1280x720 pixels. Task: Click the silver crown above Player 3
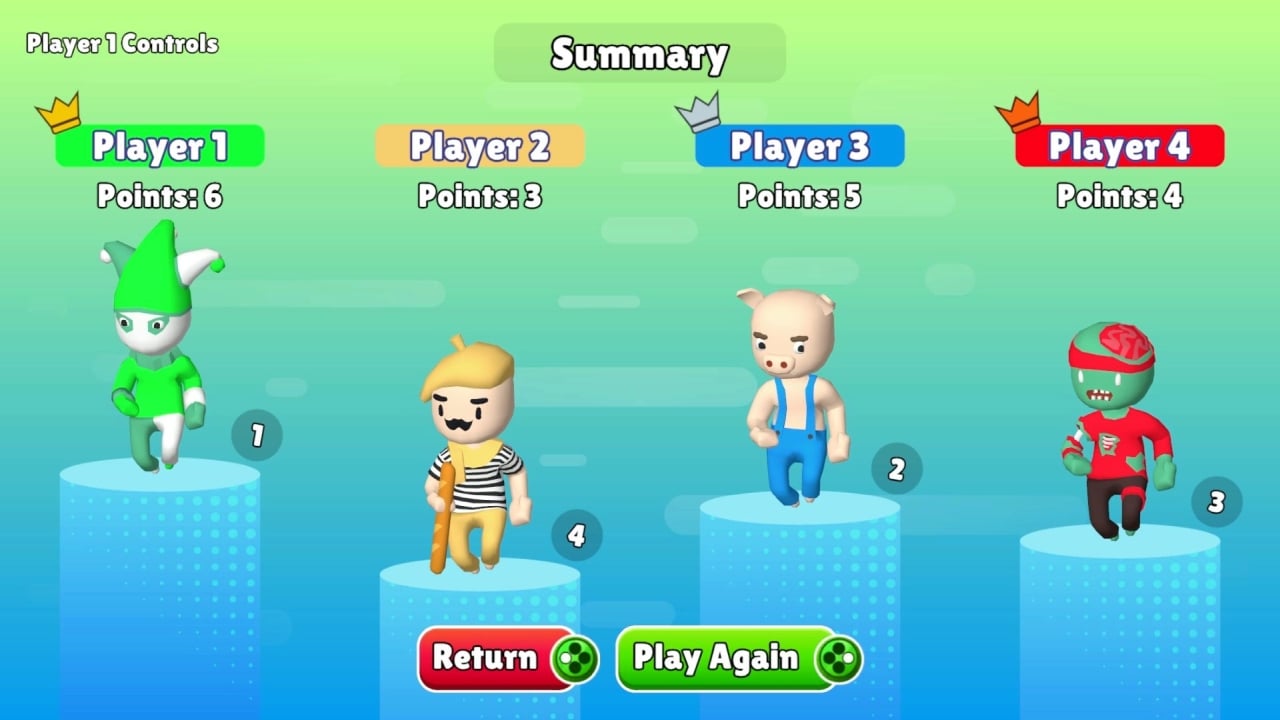(700, 112)
